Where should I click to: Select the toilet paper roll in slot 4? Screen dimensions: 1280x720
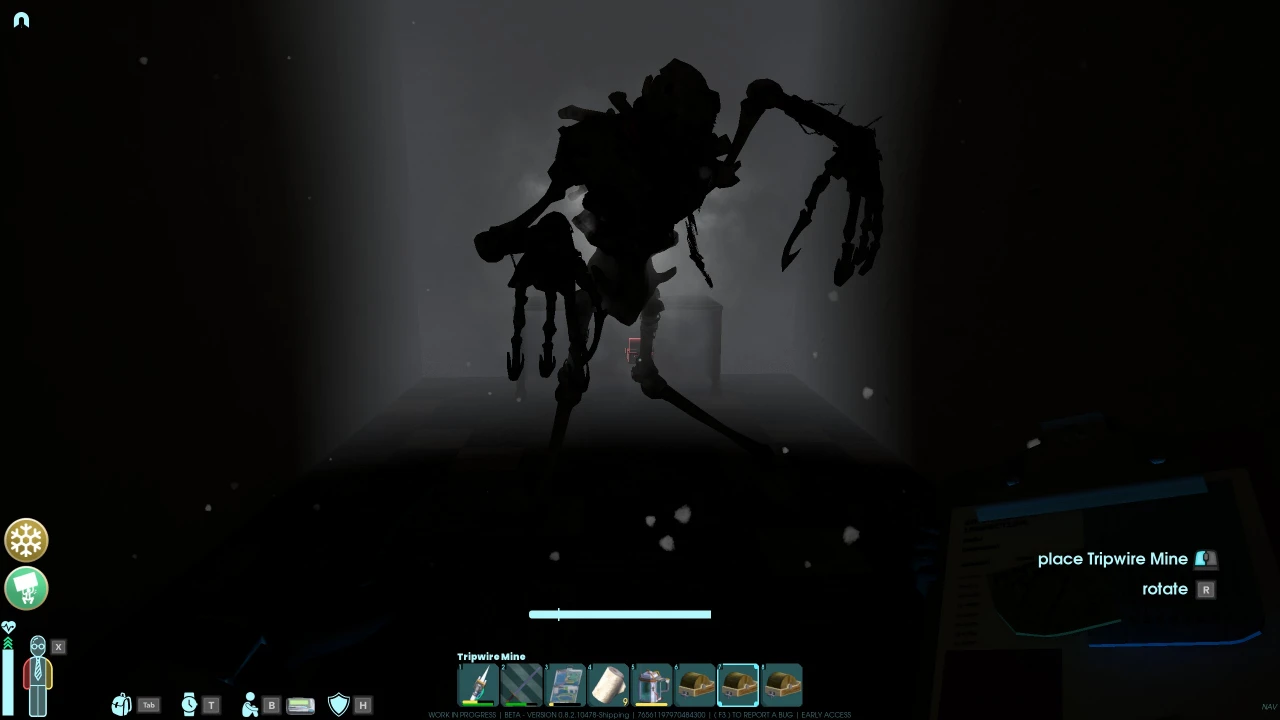click(x=609, y=684)
